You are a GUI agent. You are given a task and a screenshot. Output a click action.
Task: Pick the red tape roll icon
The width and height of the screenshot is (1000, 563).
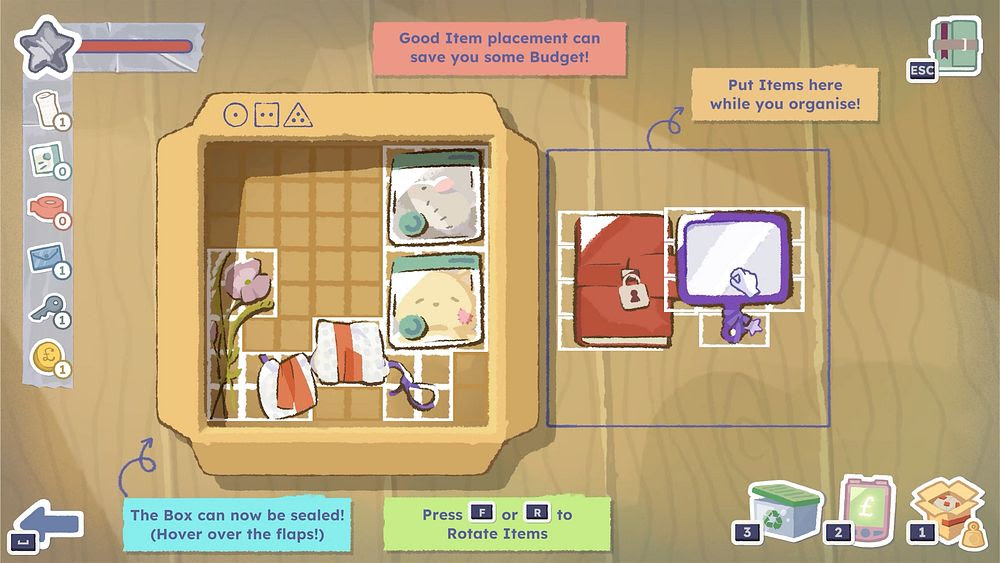point(45,208)
